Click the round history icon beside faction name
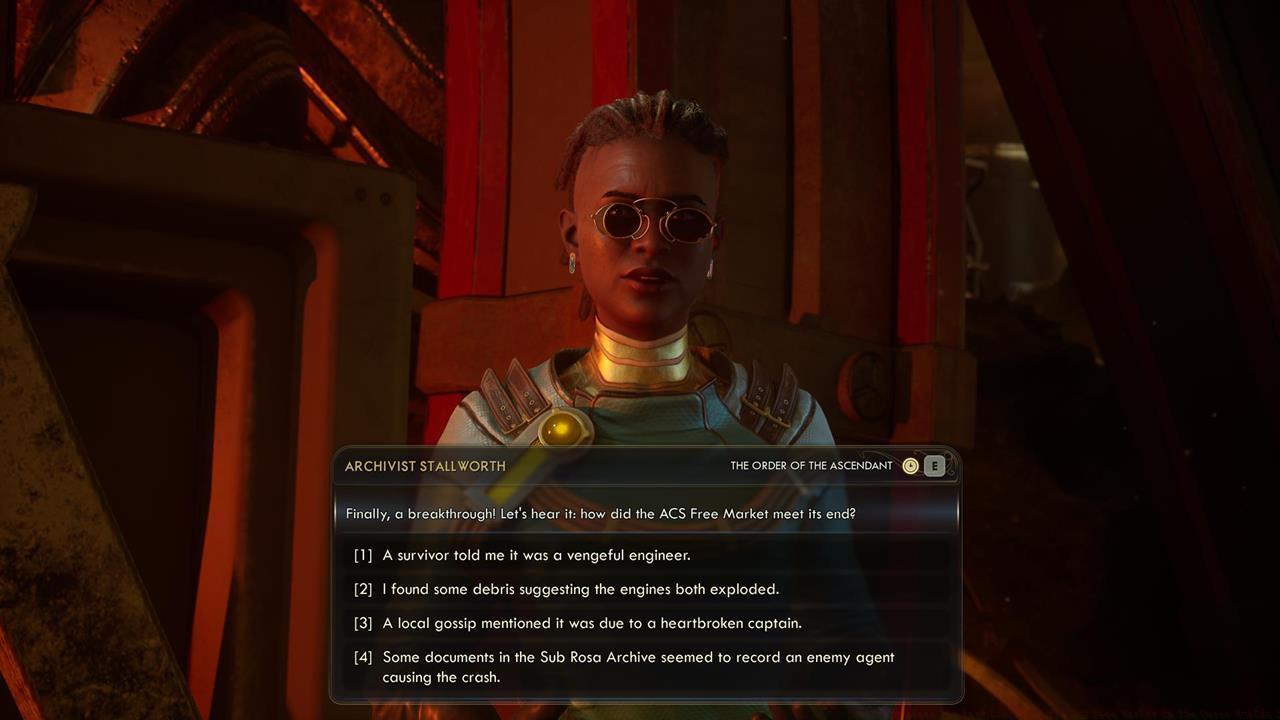 (x=910, y=466)
